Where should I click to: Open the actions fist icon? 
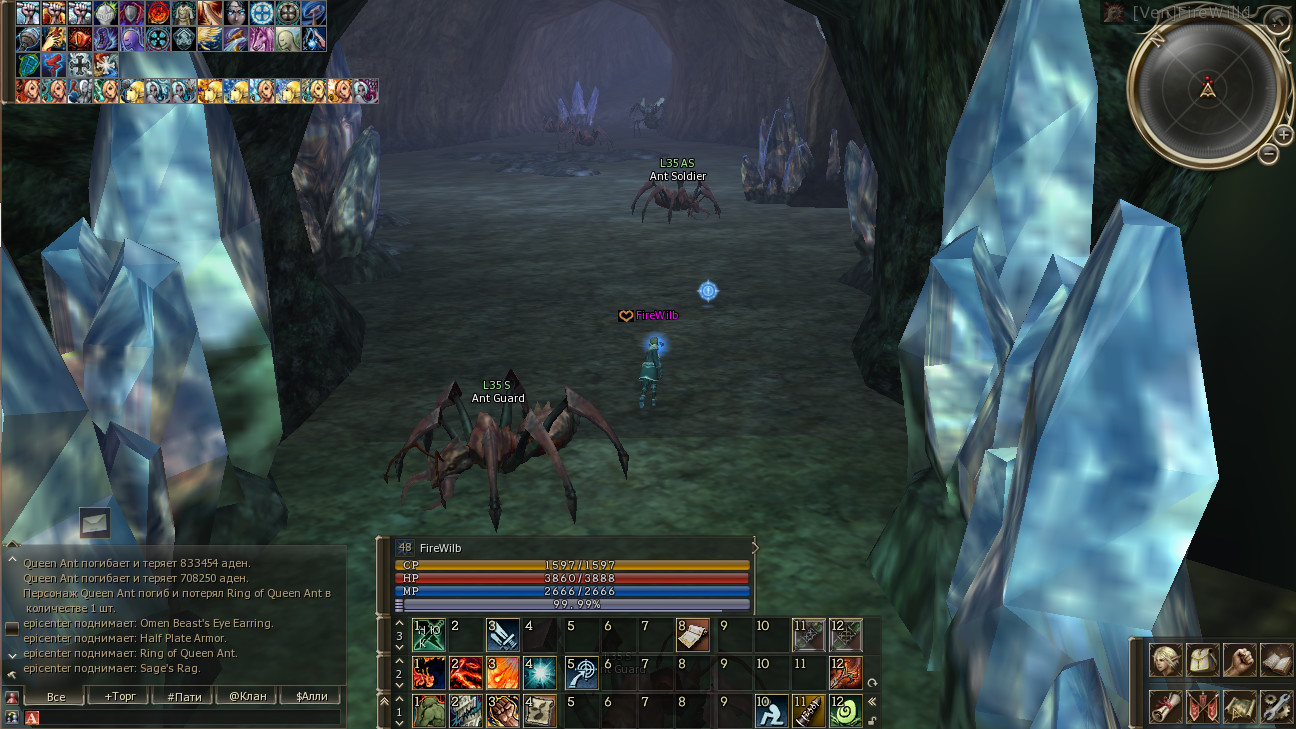tap(1240, 660)
